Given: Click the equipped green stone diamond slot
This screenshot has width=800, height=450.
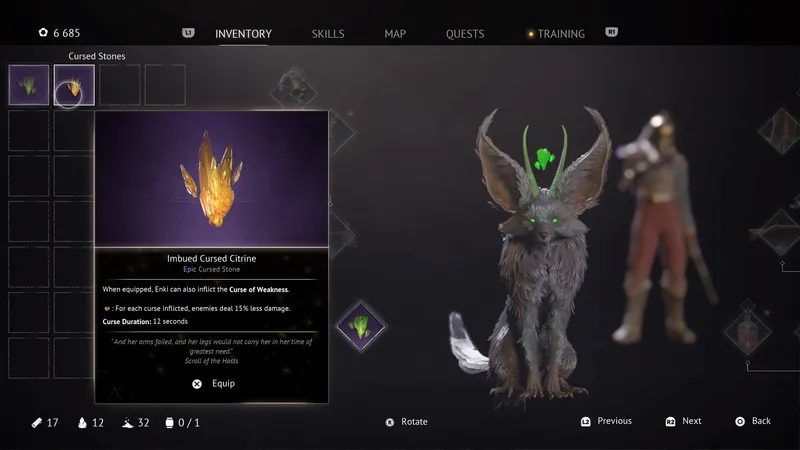Looking at the screenshot, I should [360, 326].
